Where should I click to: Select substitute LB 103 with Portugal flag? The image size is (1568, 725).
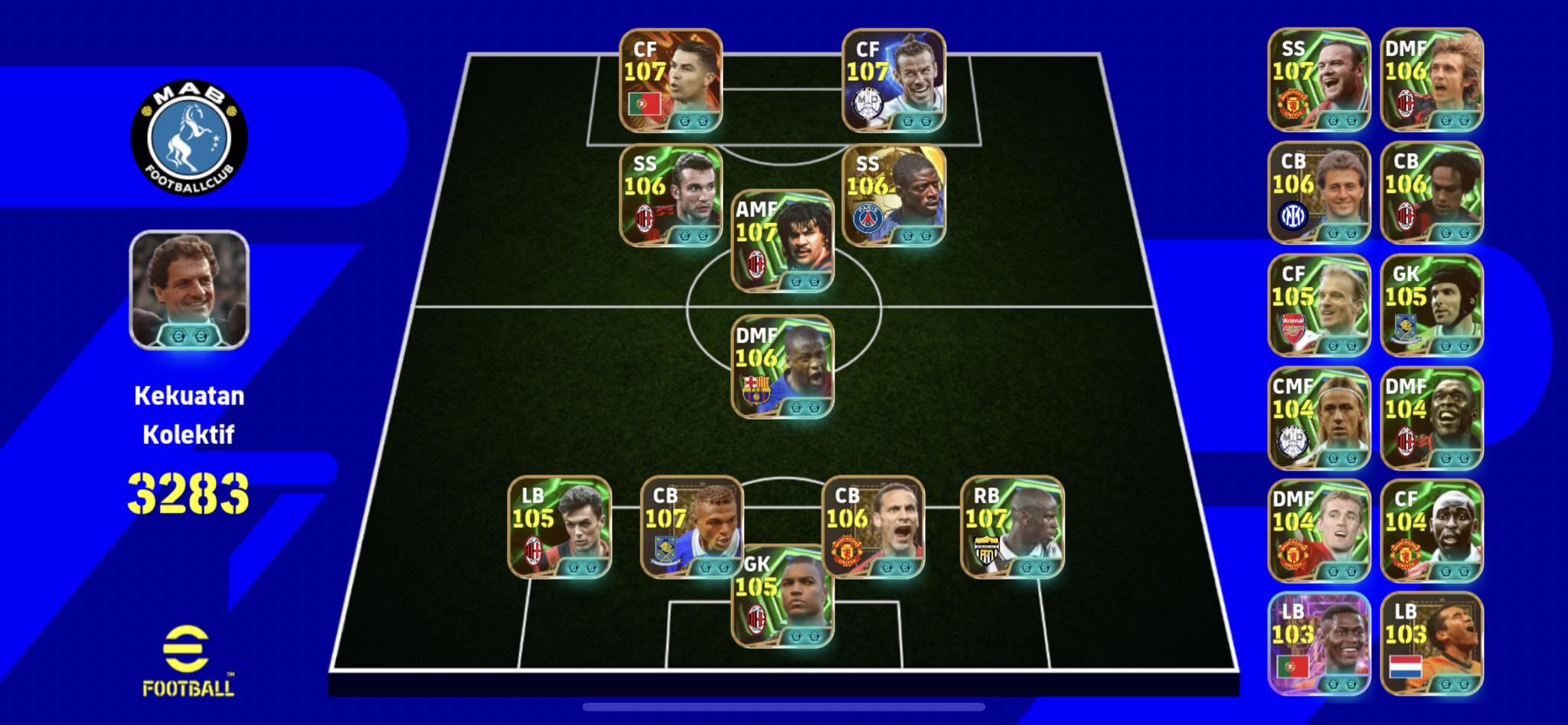pos(1318,644)
